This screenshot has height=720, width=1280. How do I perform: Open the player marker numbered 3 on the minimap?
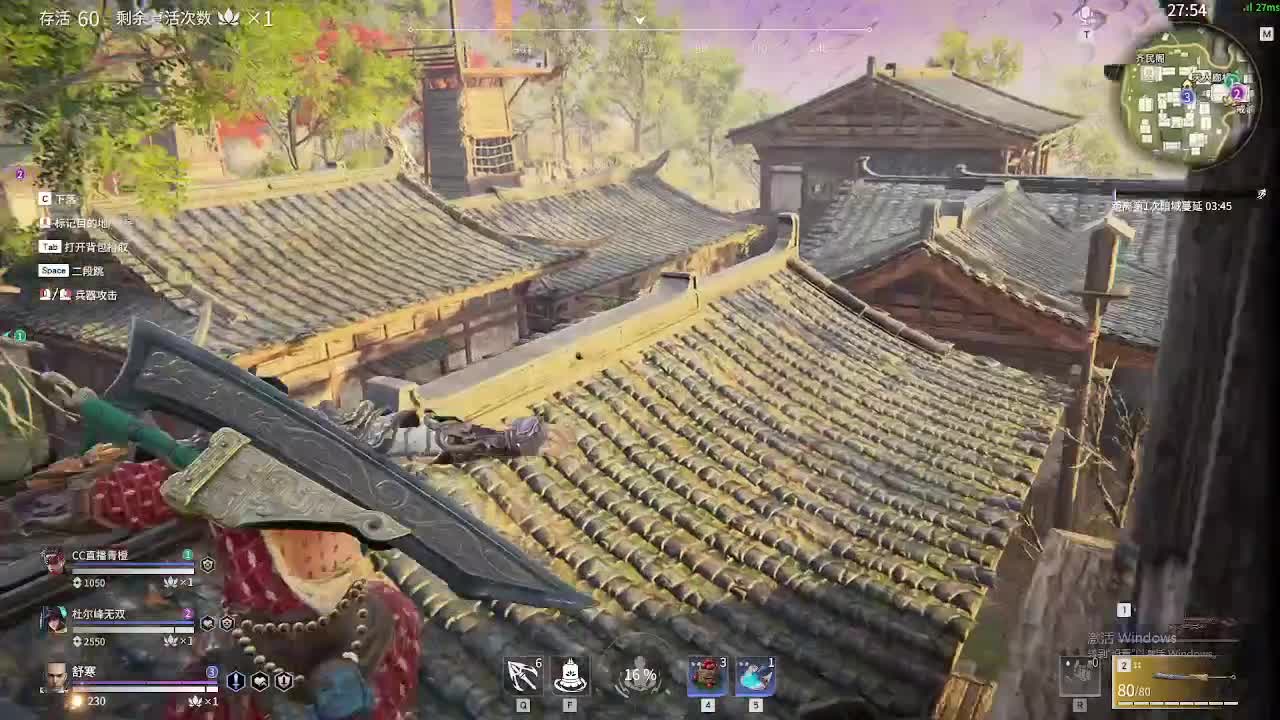click(1187, 97)
